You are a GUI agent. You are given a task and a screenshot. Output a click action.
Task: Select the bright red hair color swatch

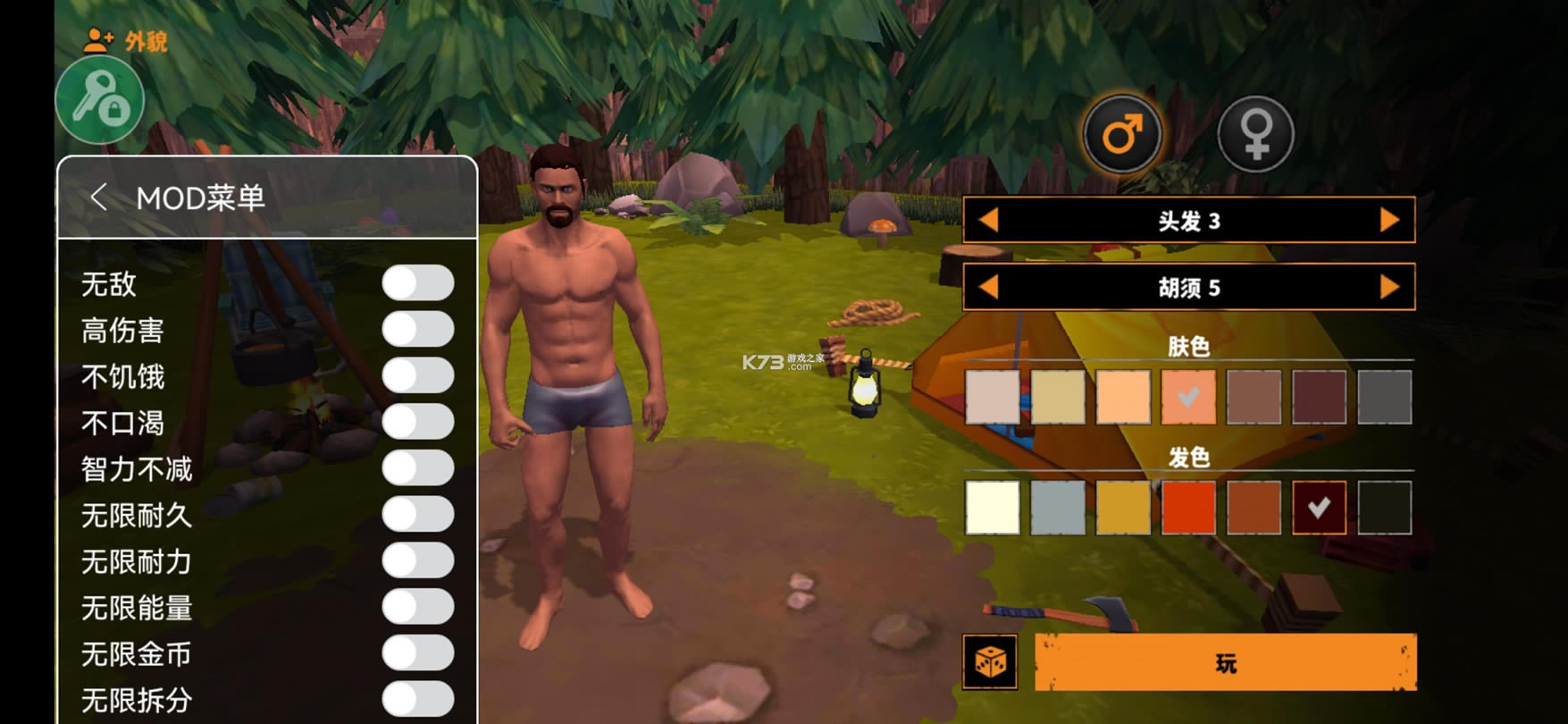(1188, 508)
